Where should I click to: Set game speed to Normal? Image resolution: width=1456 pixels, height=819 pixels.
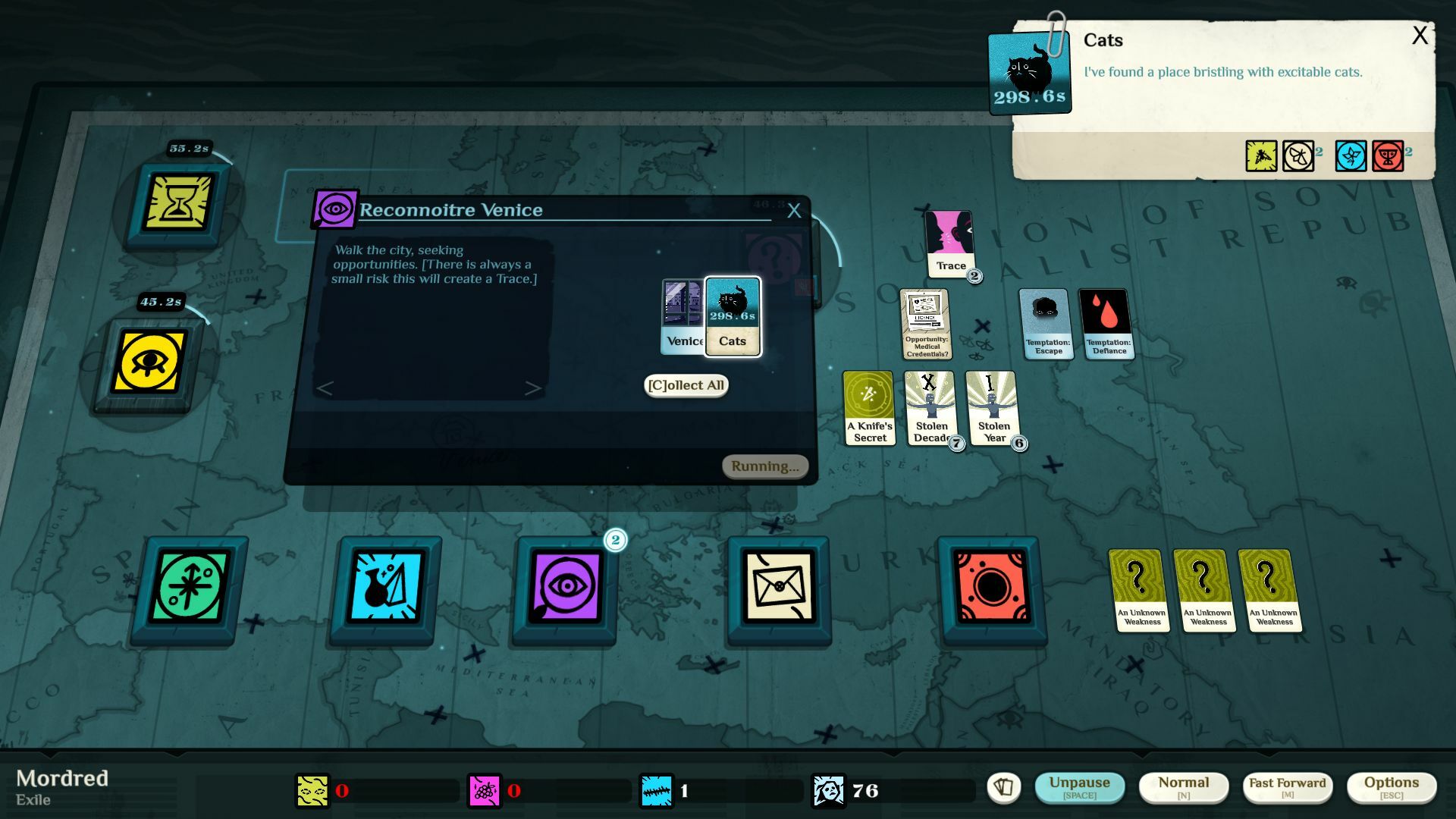(1184, 786)
